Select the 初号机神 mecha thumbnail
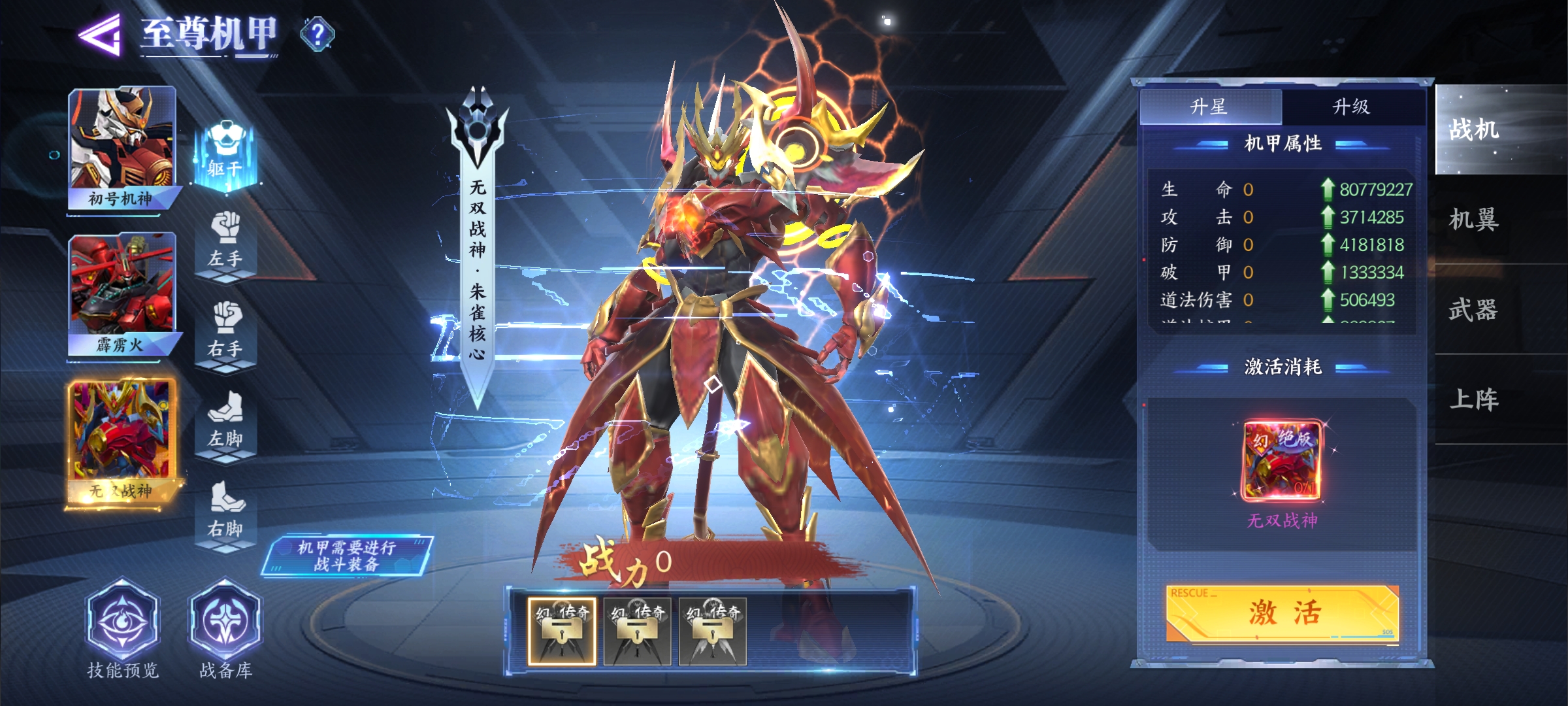1568x706 pixels. click(122, 147)
